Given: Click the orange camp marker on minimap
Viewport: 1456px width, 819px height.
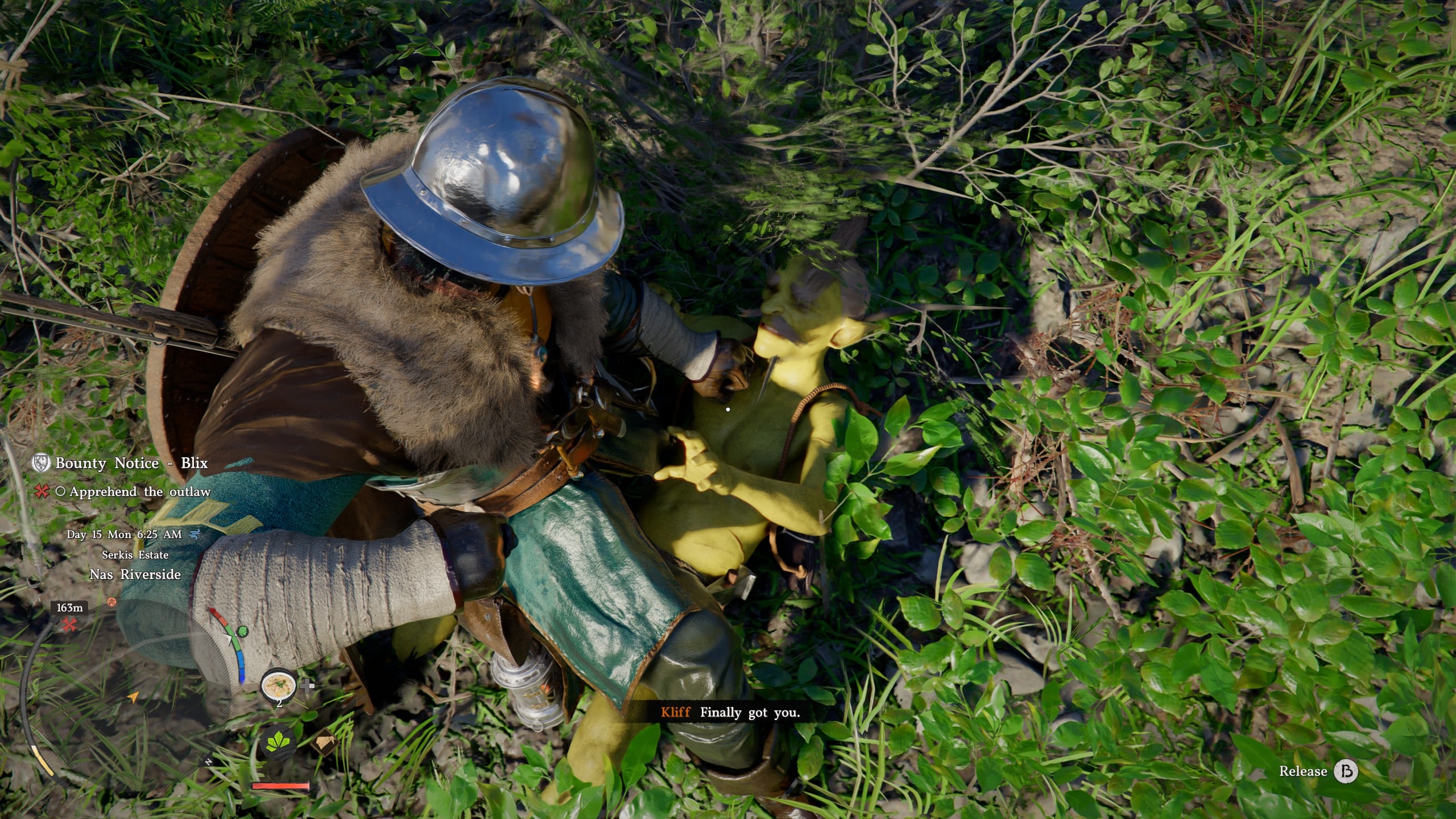Looking at the screenshot, I should click(111, 602).
